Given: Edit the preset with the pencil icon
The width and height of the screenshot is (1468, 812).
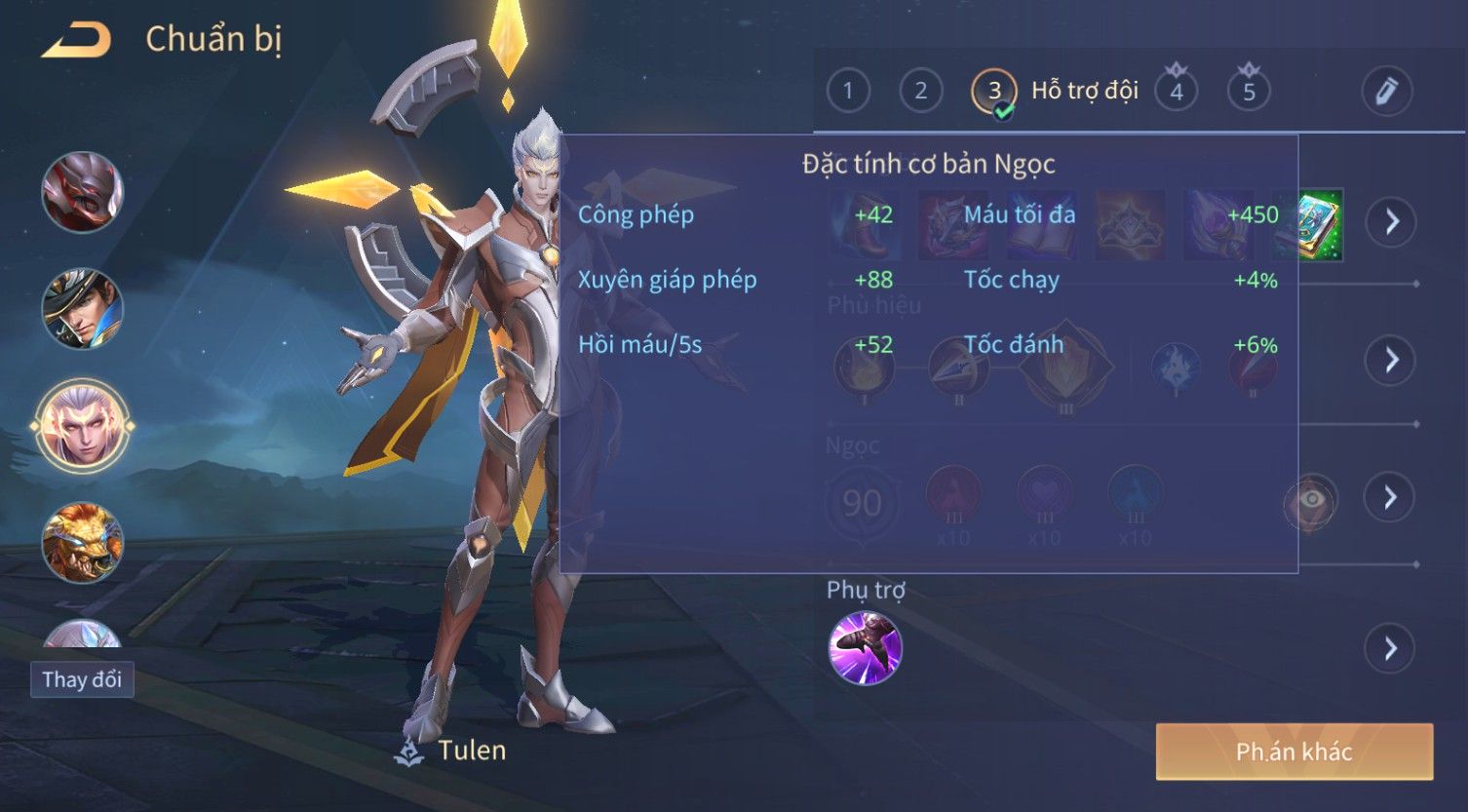Looking at the screenshot, I should pyautogui.click(x=1387, y=92).
